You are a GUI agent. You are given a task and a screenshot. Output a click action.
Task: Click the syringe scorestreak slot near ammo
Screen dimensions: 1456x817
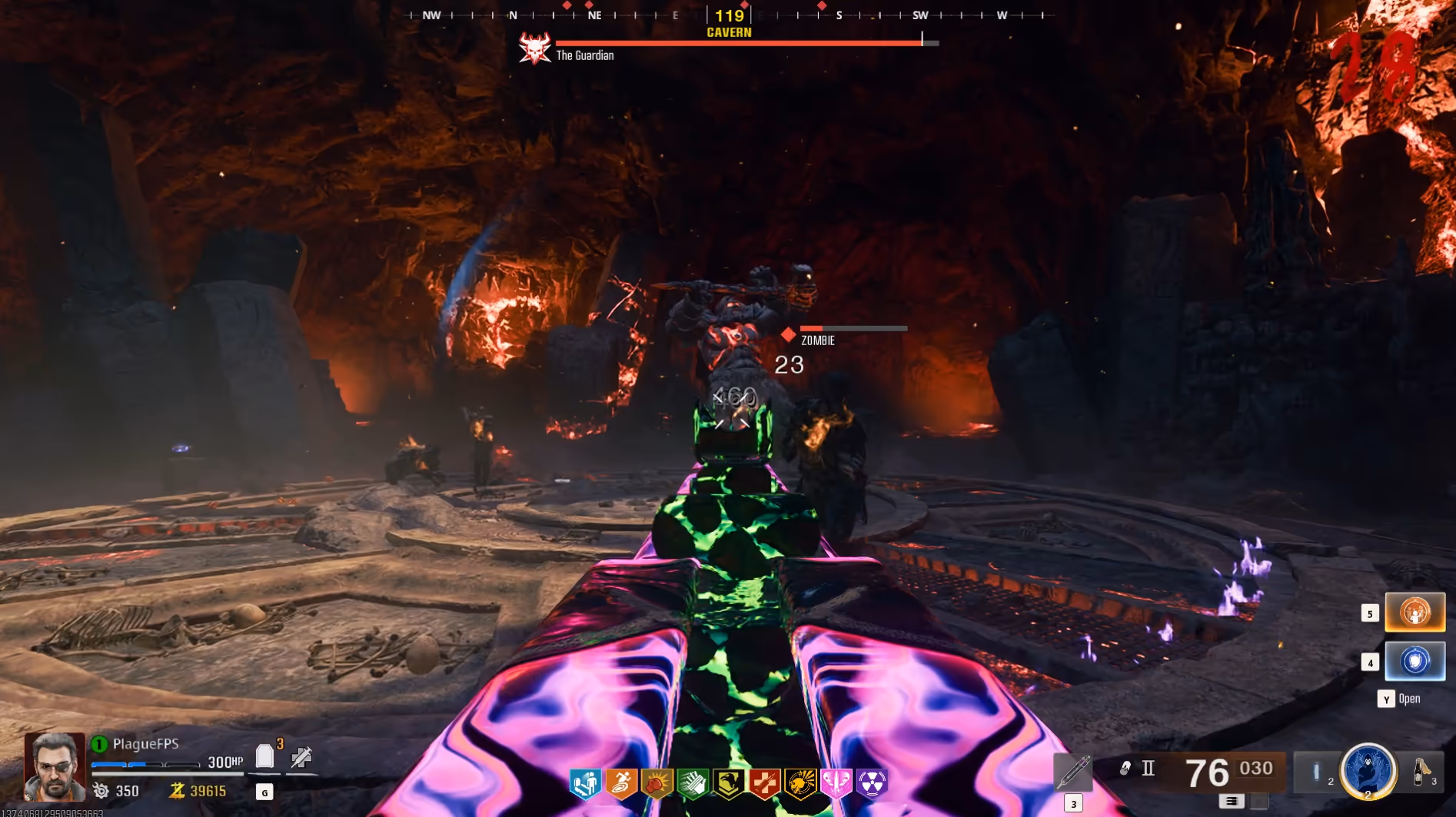[x=1072, y=771]
